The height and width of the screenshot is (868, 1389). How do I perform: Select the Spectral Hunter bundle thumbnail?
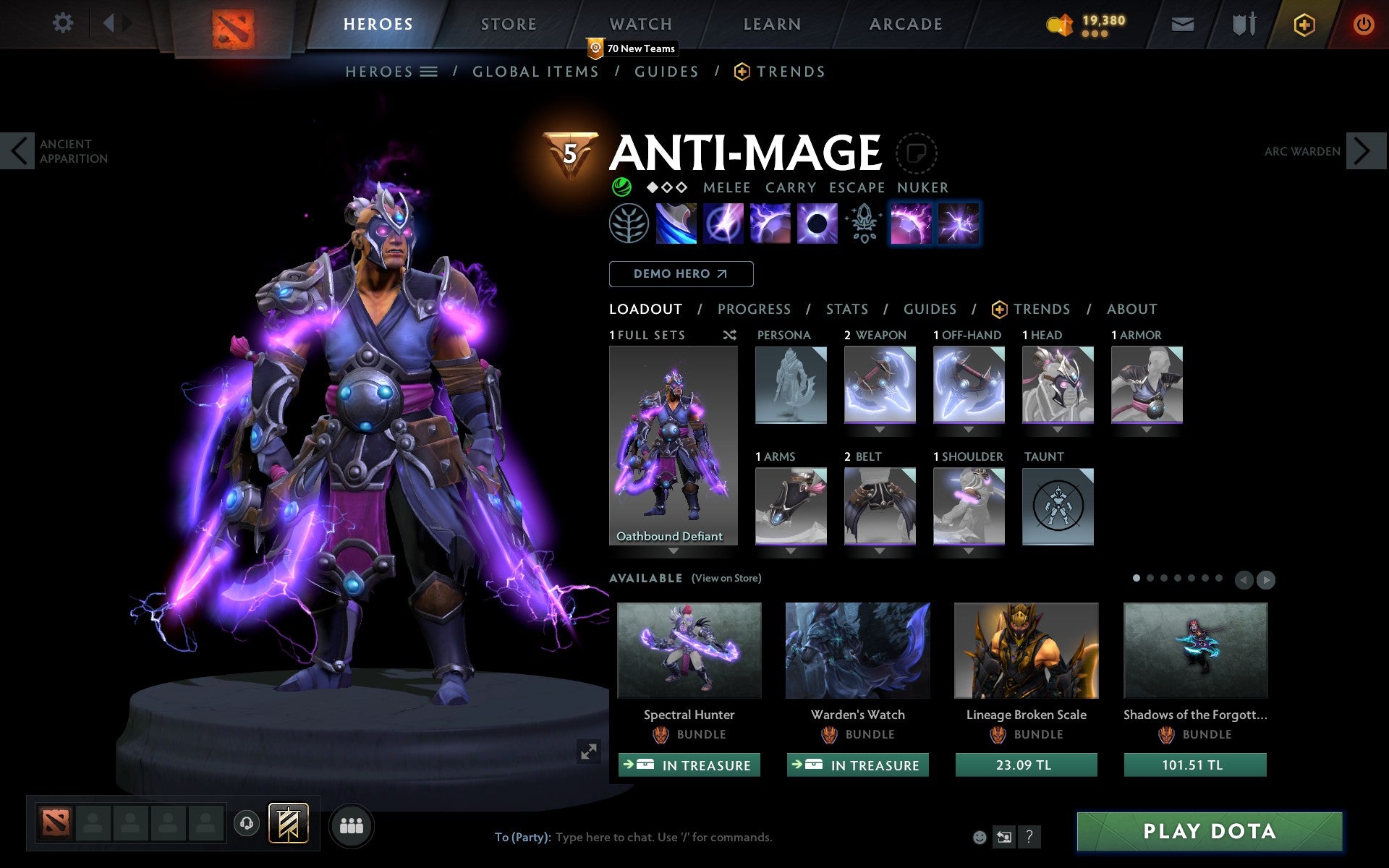pyautogui.click(x=689, y=650)
